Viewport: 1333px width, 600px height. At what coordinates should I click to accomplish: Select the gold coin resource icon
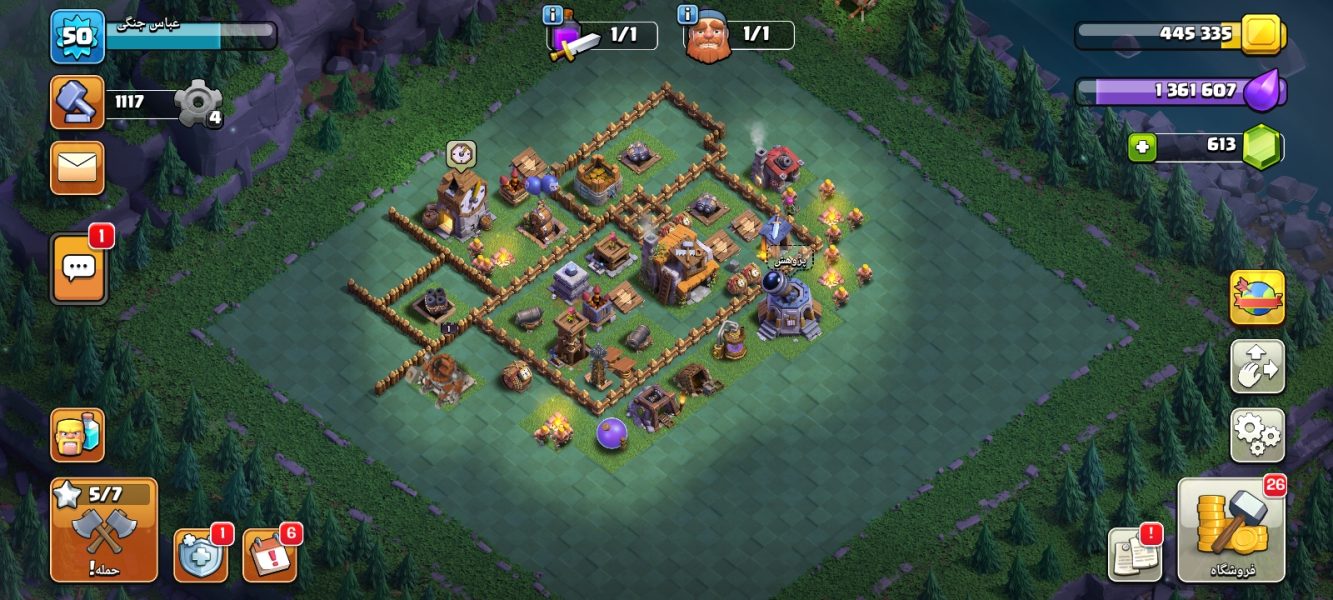1262,34
